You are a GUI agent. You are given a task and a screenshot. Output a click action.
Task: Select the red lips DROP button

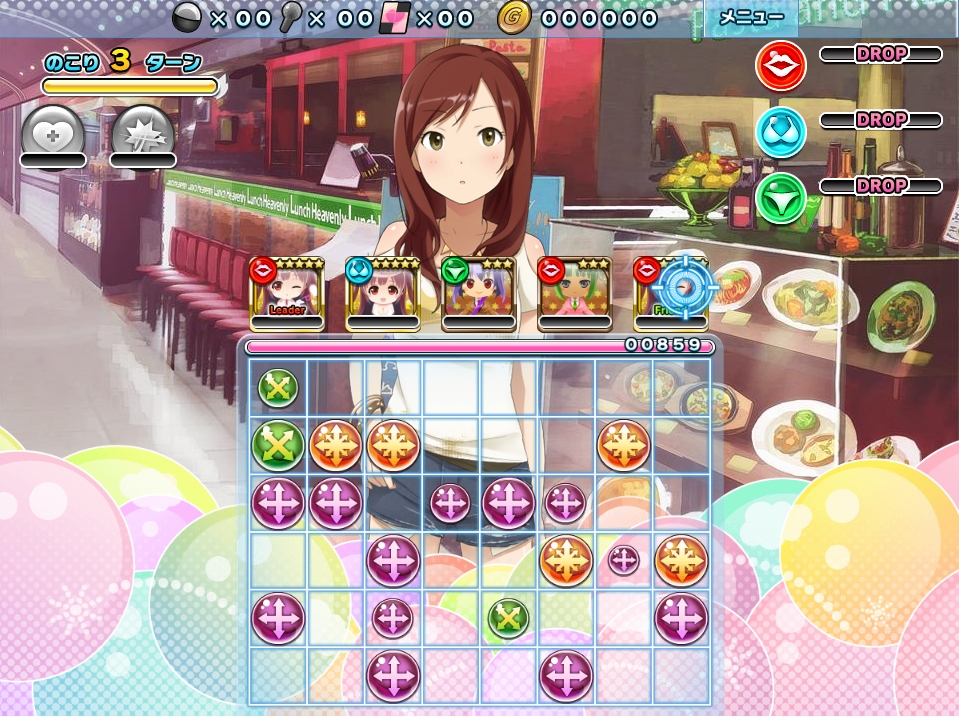point(781,66)
